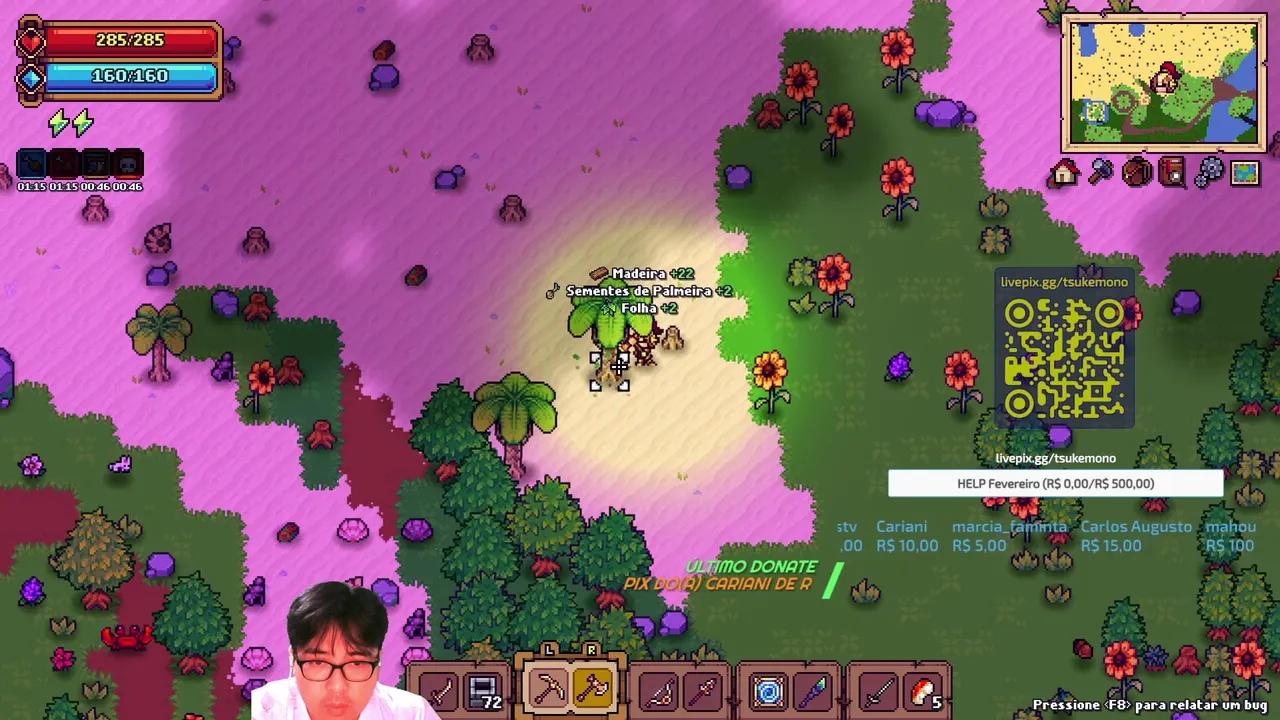The image size is (1280, 720).
Task: Toggle the blue snail buff icon
Action: pyautogui.click(x=30, y=163)
